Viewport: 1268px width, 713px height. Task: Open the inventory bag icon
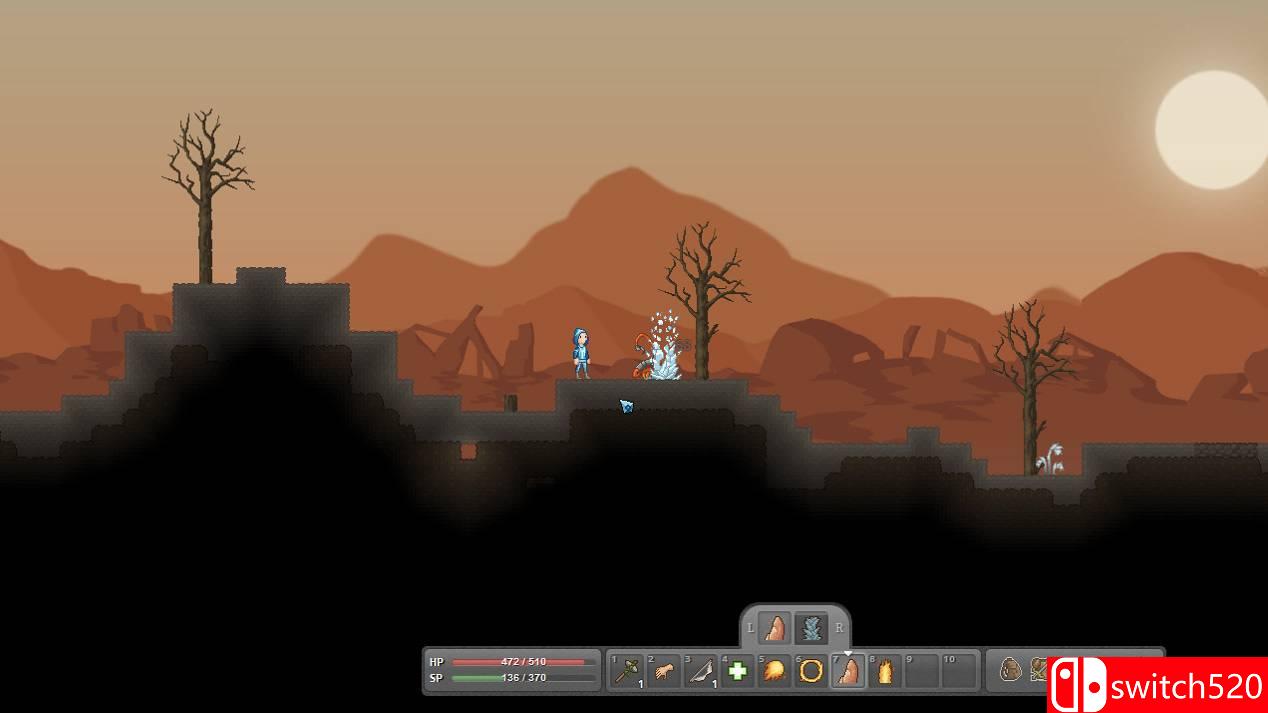coord(1010,670)
